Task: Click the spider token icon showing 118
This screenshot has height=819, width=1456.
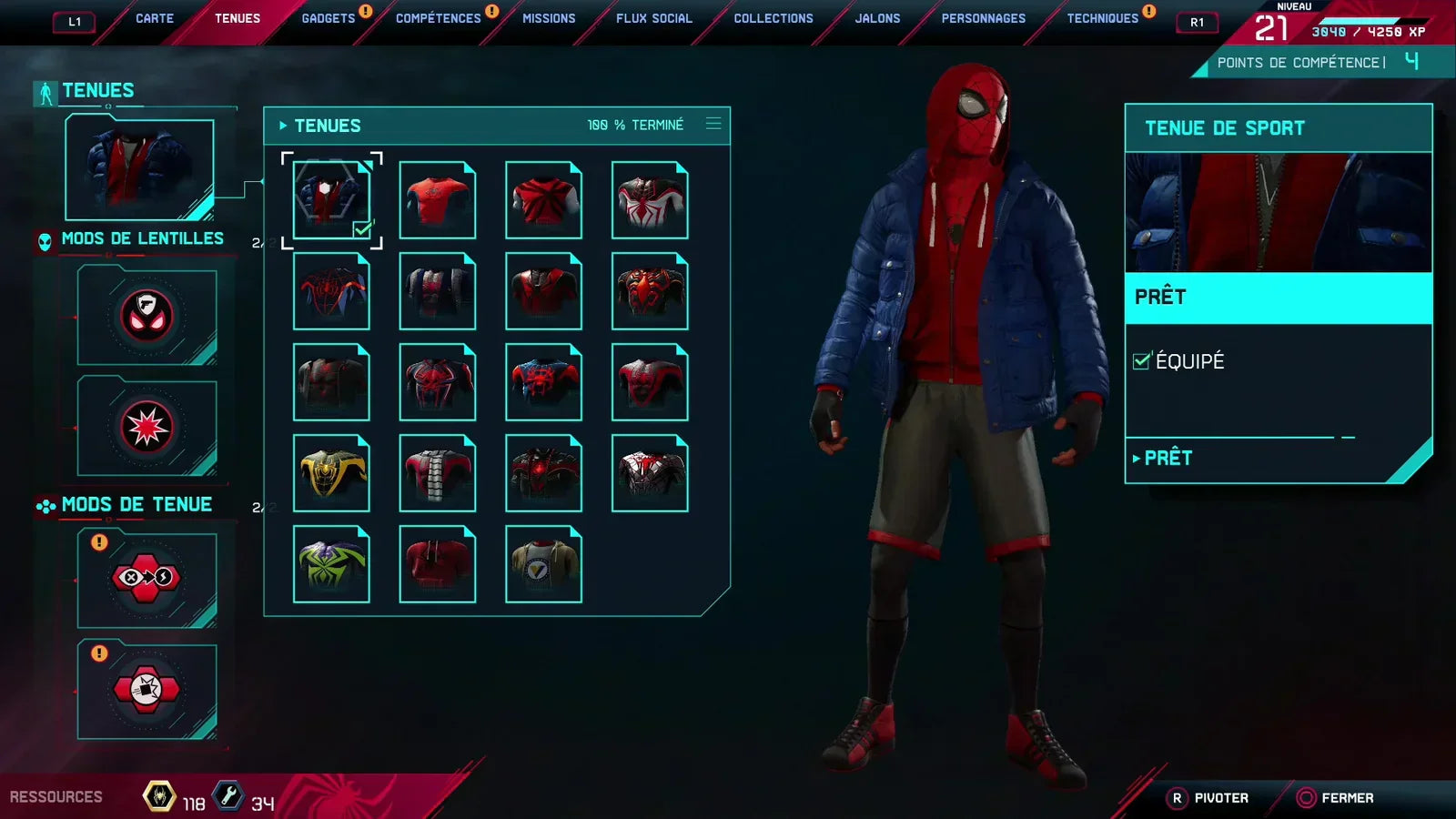Action: 158,795
